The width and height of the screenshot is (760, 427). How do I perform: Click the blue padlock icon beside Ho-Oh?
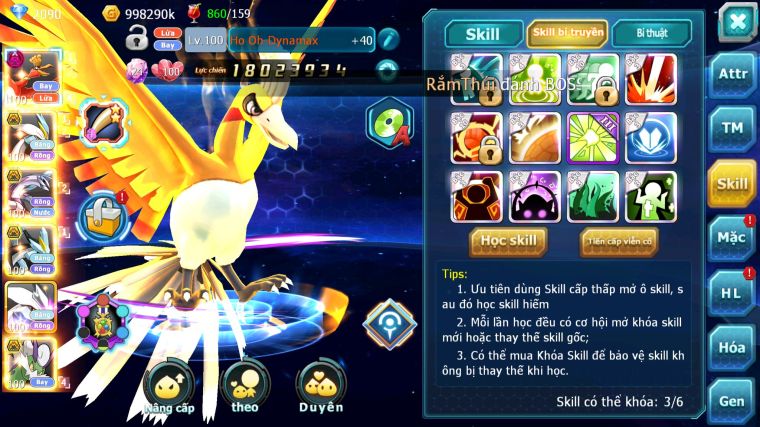tap(100, 211)
